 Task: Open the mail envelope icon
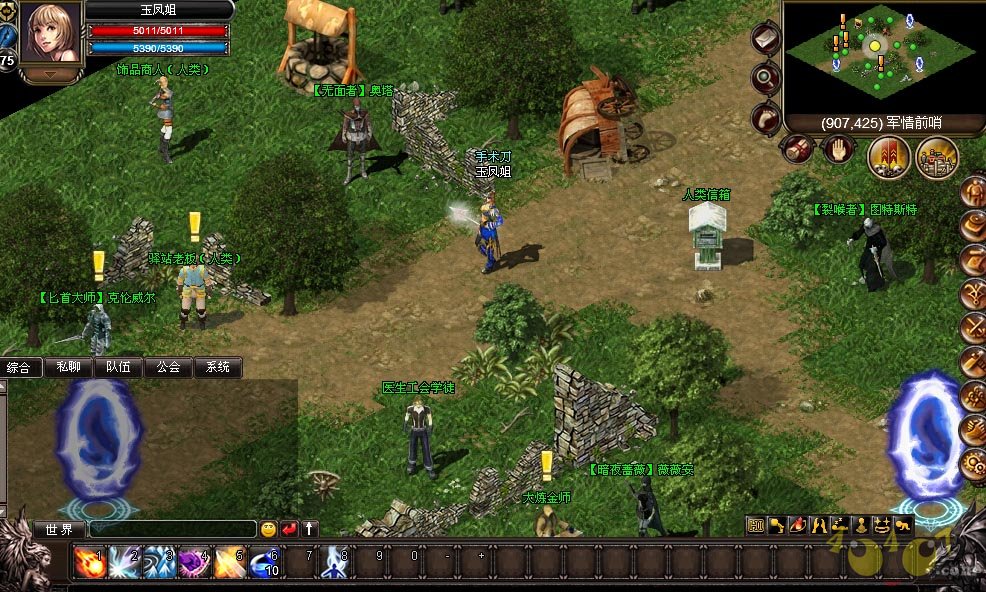(x=765, y=39)
